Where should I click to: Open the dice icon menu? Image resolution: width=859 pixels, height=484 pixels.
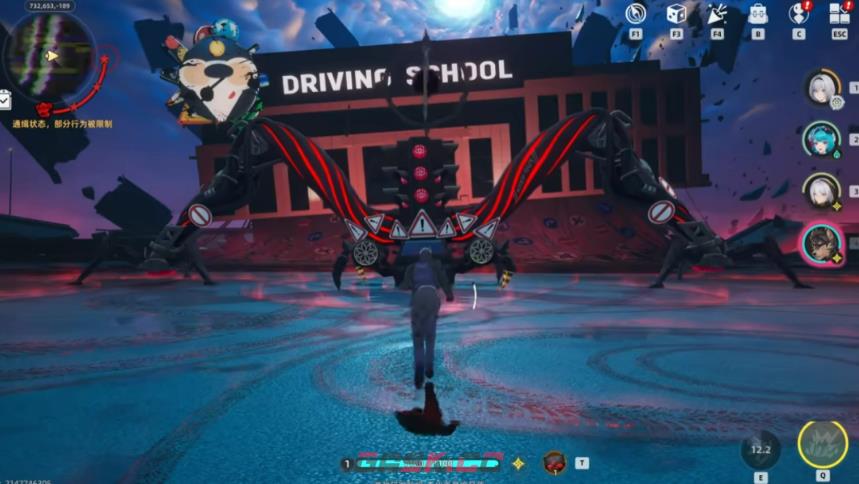(676, 14)
